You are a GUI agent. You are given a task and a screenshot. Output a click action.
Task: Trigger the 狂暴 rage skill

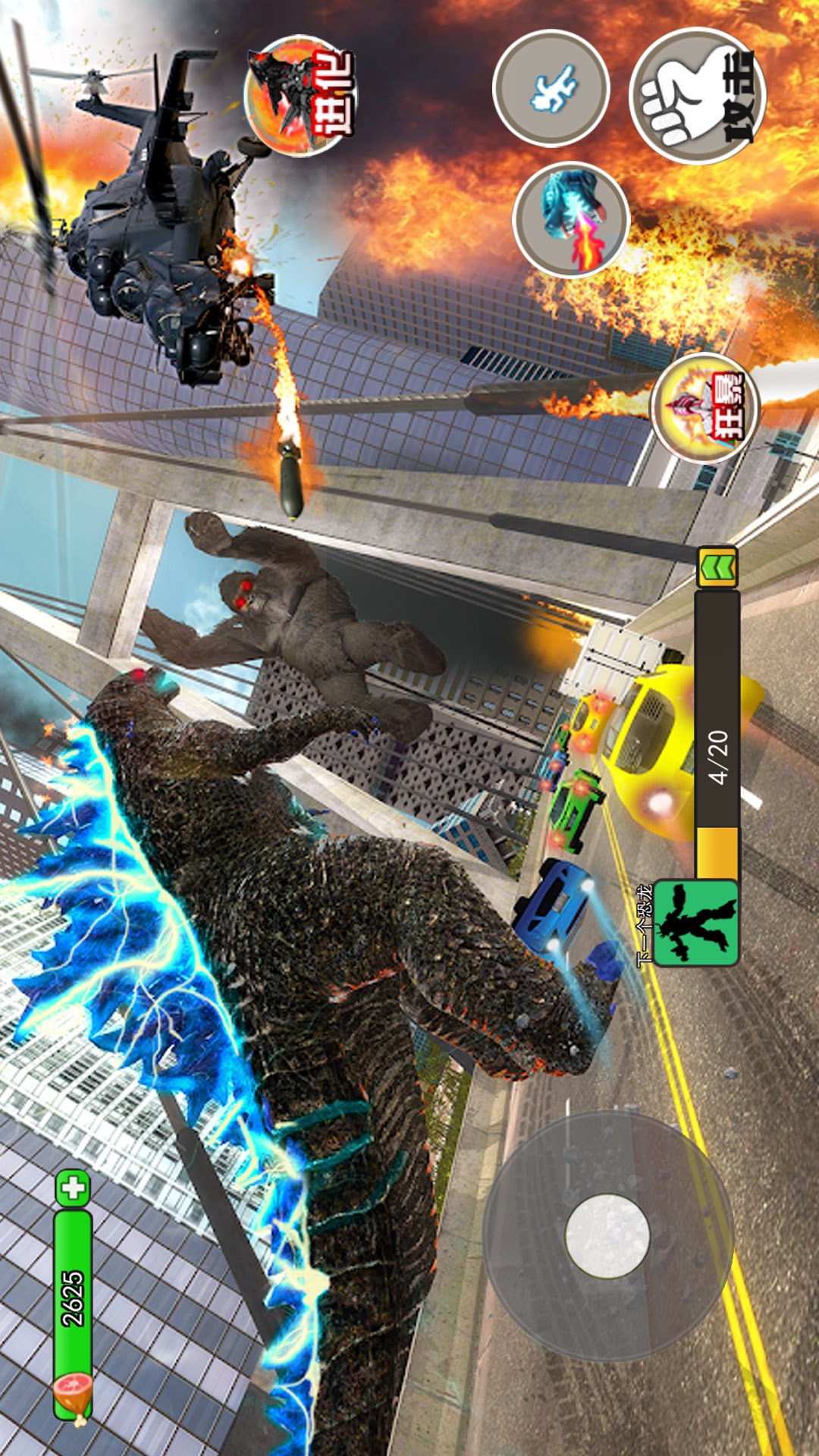[705, 408]
